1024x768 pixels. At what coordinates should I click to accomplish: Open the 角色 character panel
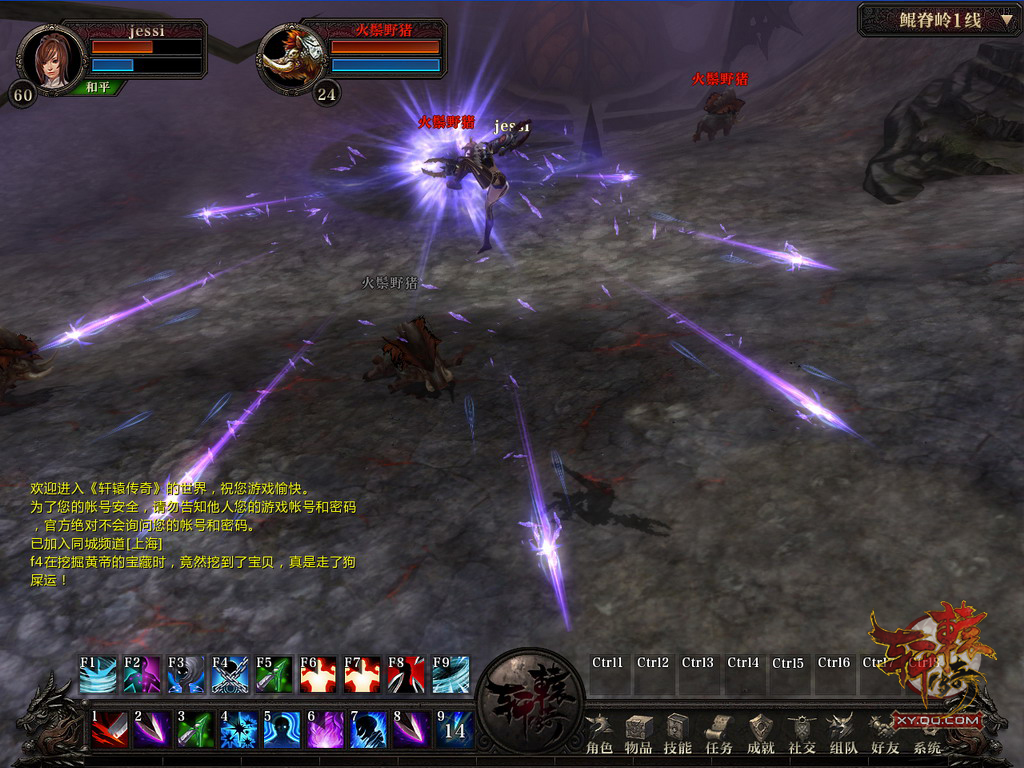(599, 733)
